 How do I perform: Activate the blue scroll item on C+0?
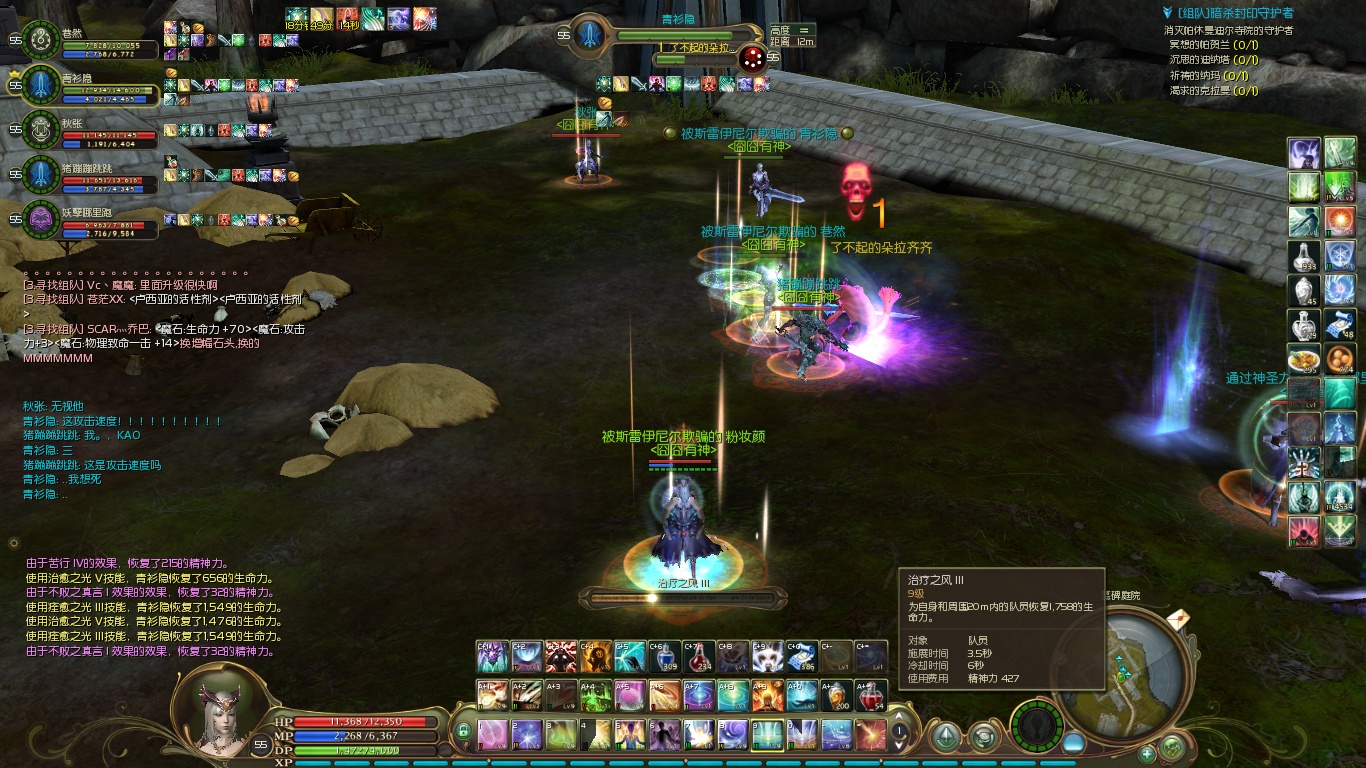[802, 656]
